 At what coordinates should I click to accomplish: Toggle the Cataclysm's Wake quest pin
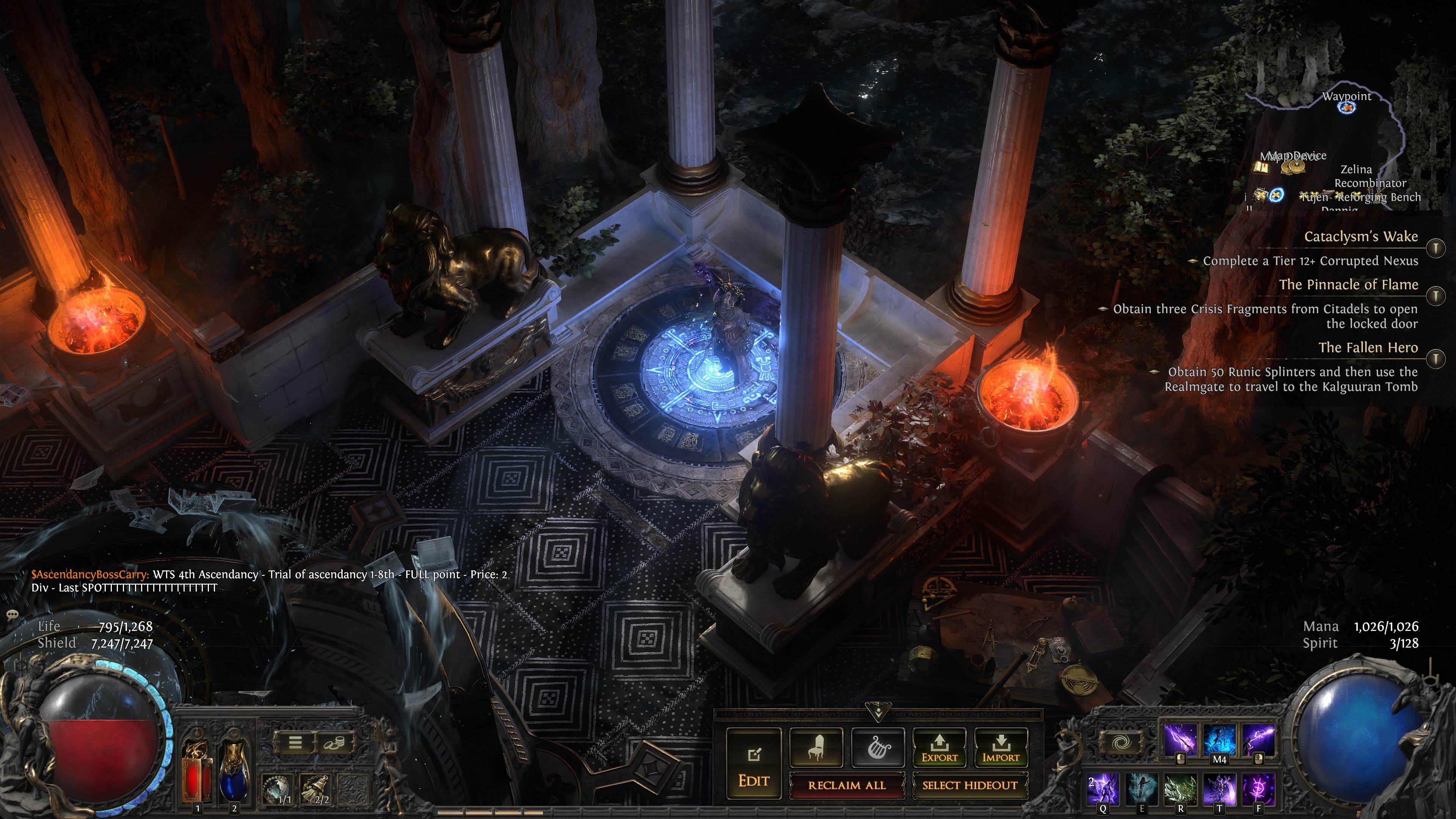point(1436,248)
